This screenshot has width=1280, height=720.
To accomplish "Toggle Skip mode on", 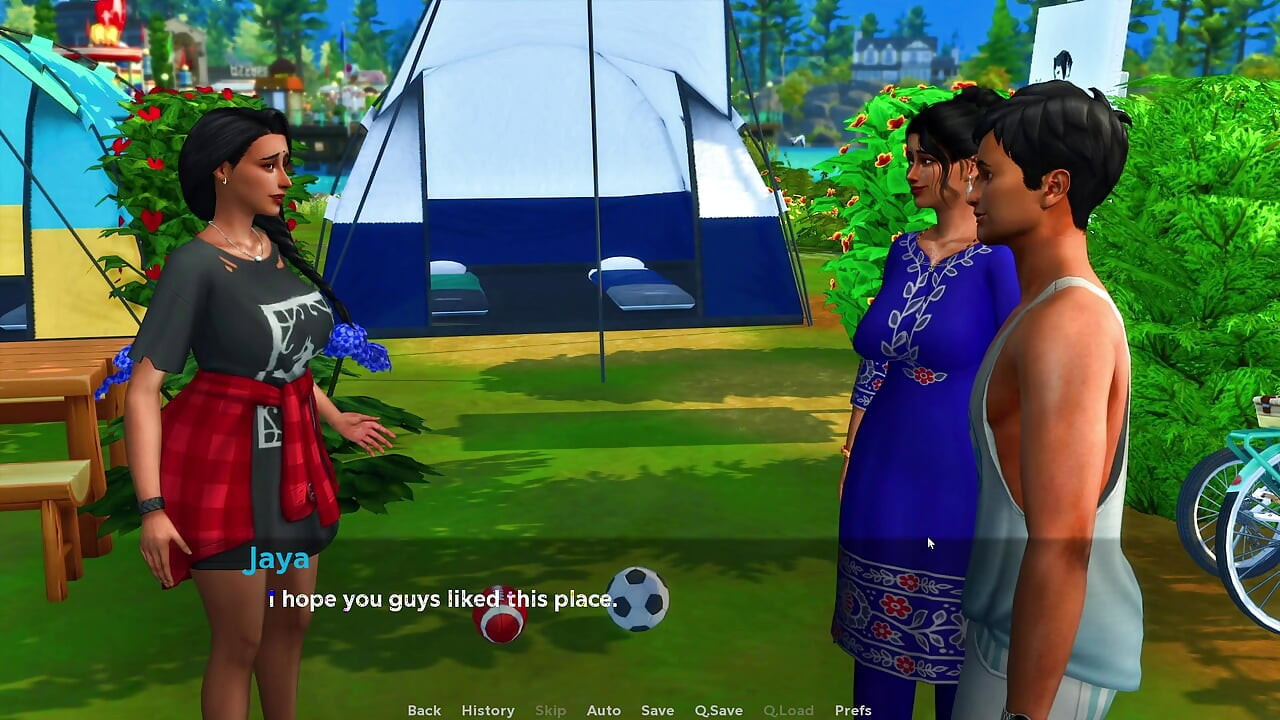I will (x=551, y=710).
